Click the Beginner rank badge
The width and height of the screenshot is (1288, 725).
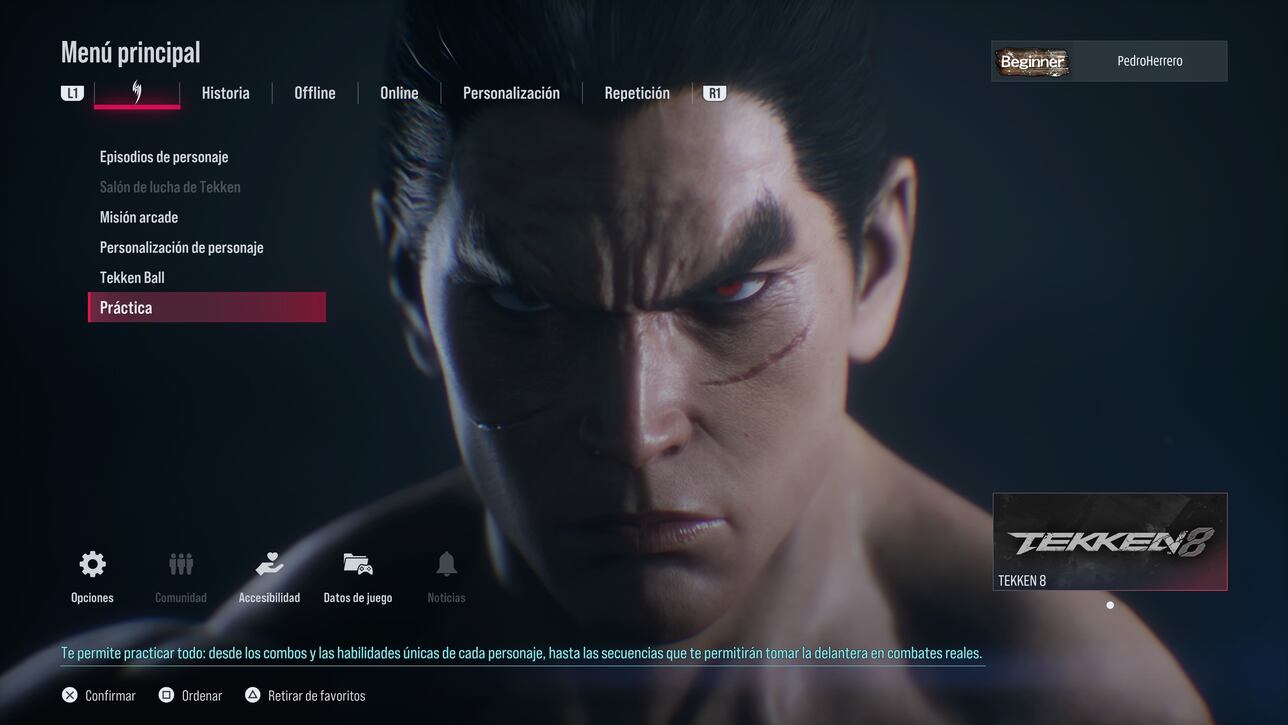[1032, 61]
